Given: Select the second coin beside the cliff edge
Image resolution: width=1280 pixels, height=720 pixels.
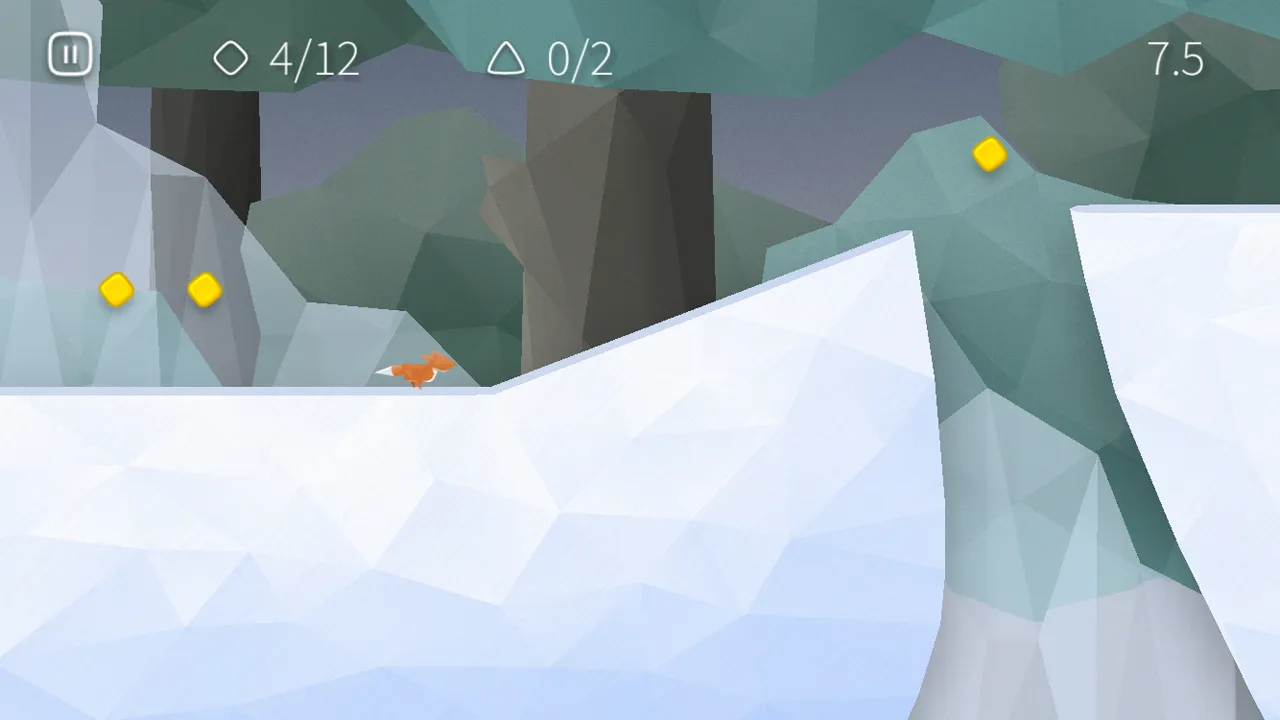Looking at the screenshot, I should (204, 290).
